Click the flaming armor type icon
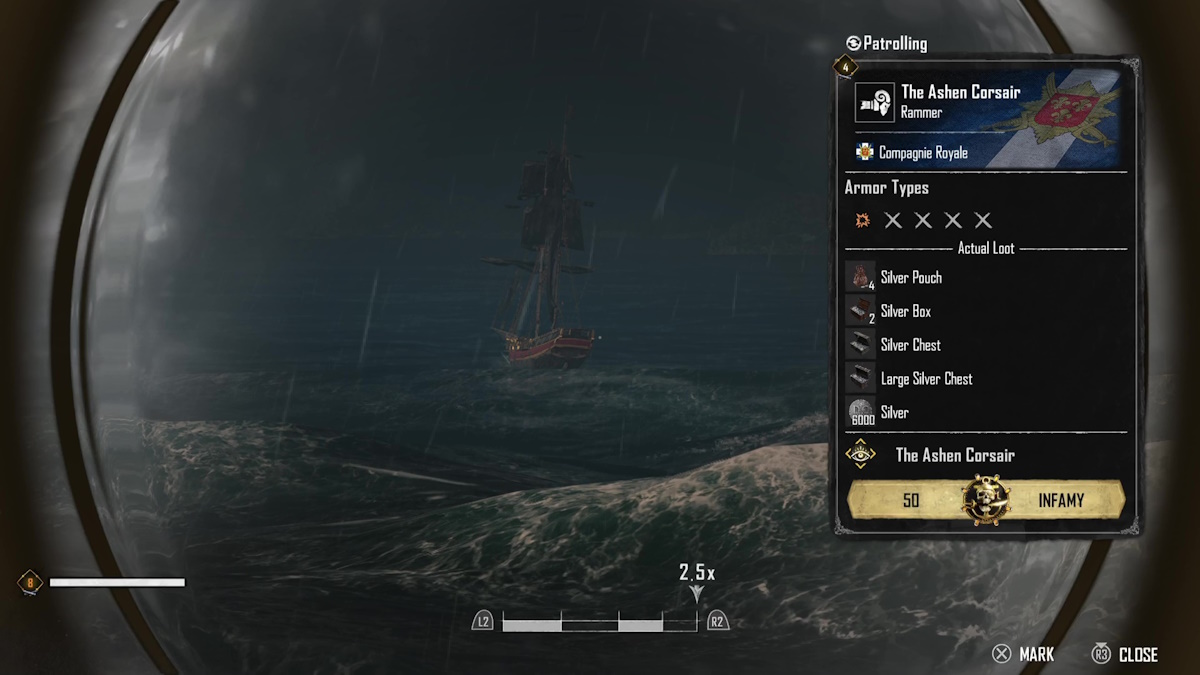Viewport: 1200px width, 675px height. pyautogui.click(x=862, y=220)
